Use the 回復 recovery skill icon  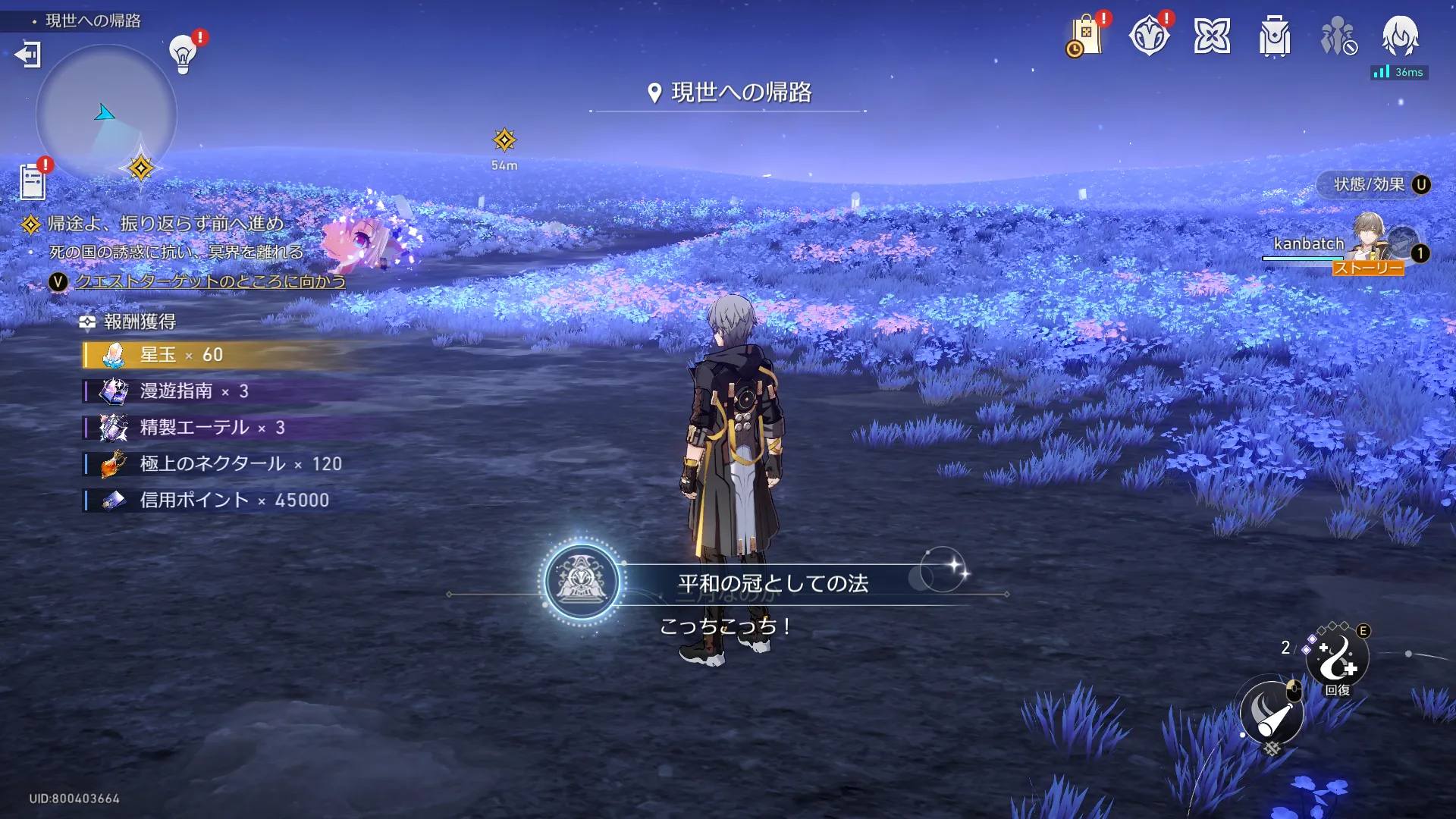(x=1338, y=658)
